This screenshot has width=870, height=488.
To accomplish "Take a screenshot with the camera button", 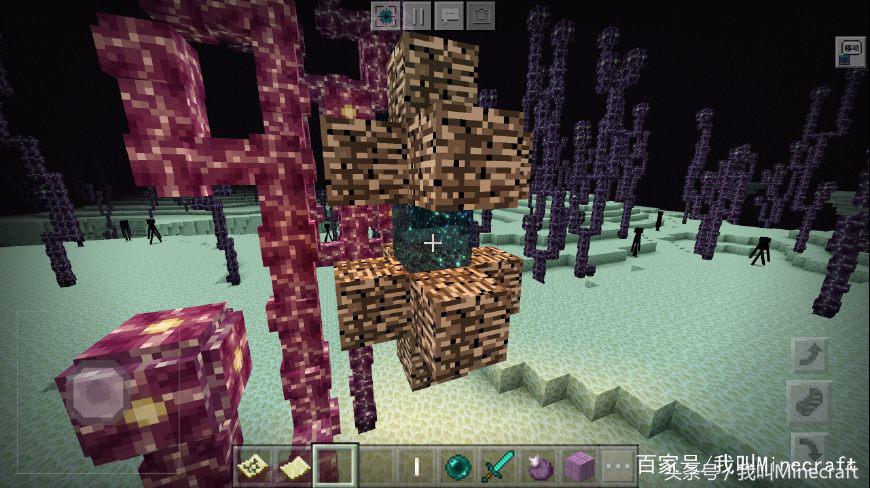I will point(481,15).
